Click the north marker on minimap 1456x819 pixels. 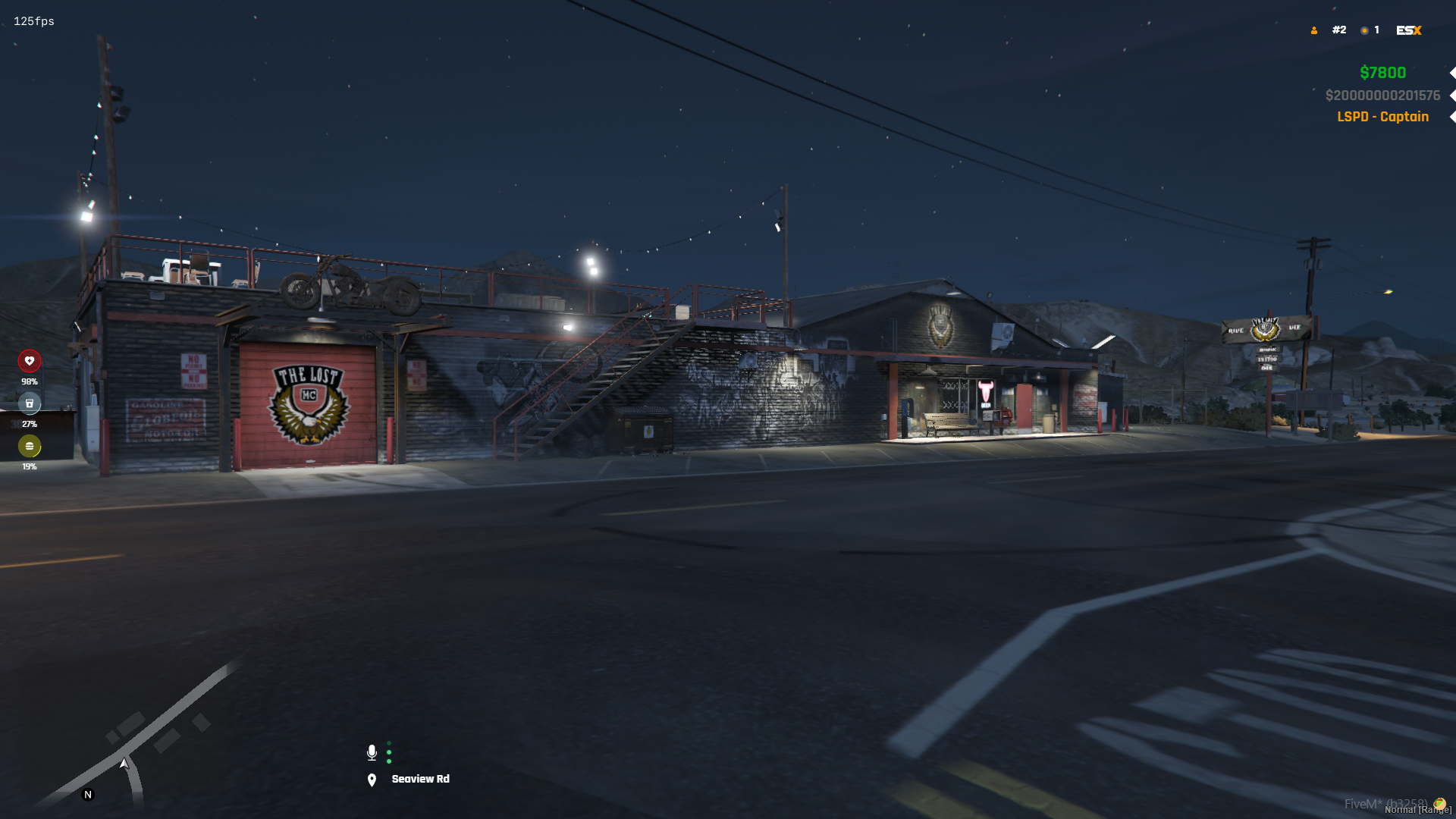click(x=88, y=795)
